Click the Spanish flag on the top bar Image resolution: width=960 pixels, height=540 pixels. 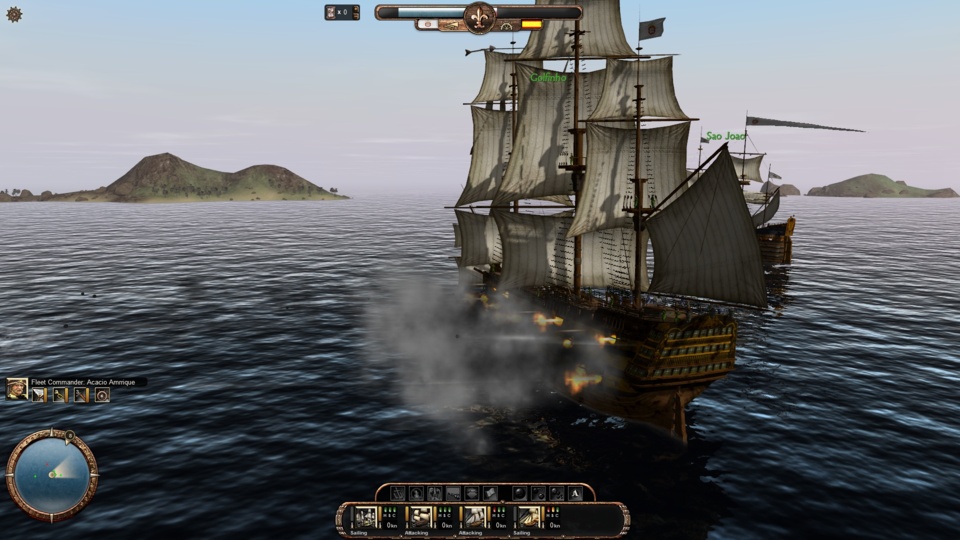pos(531,24)
